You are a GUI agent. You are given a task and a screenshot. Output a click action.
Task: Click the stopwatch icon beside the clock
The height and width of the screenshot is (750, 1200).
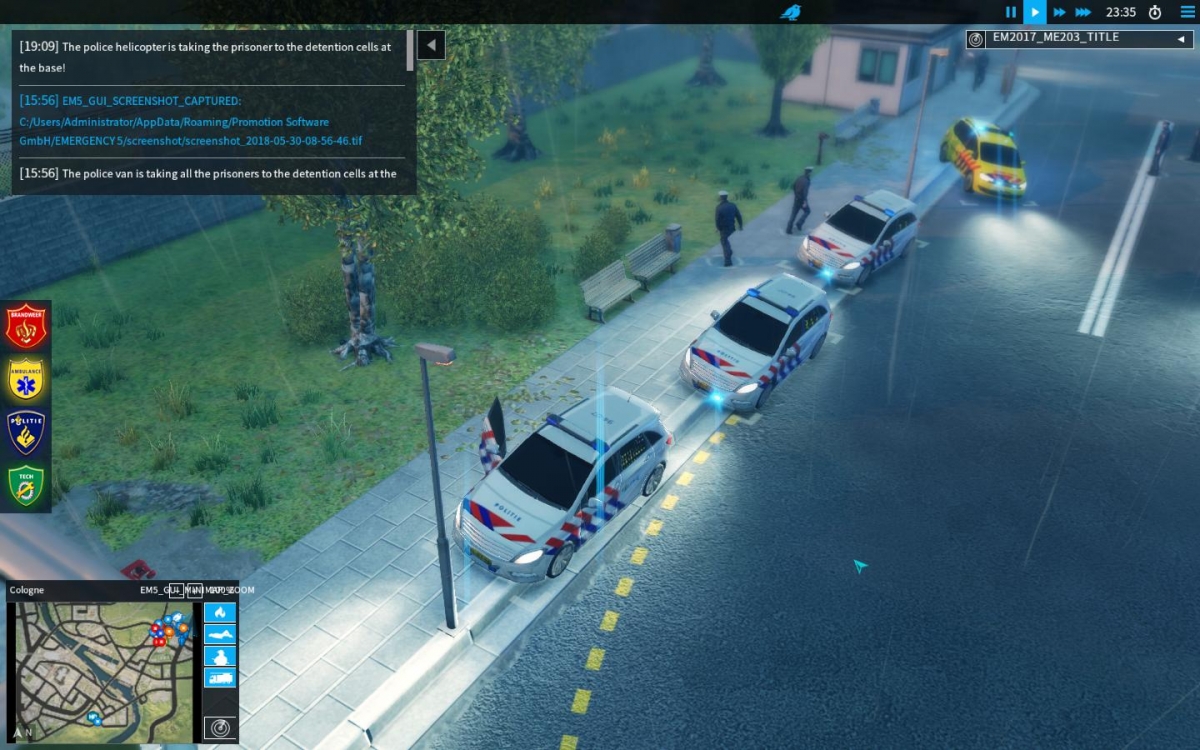1155,12
